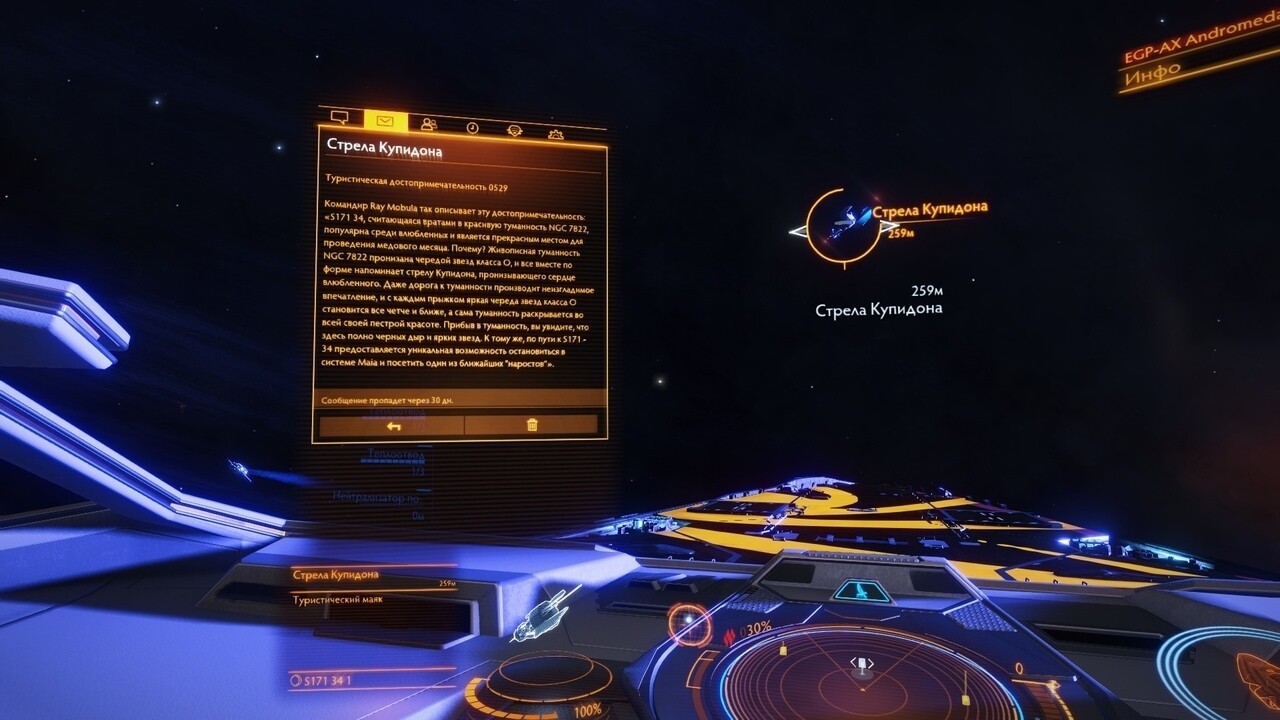Open the inbox envelope tab
This screenshot has width=1280, height=720.
[x=385, y=121]
